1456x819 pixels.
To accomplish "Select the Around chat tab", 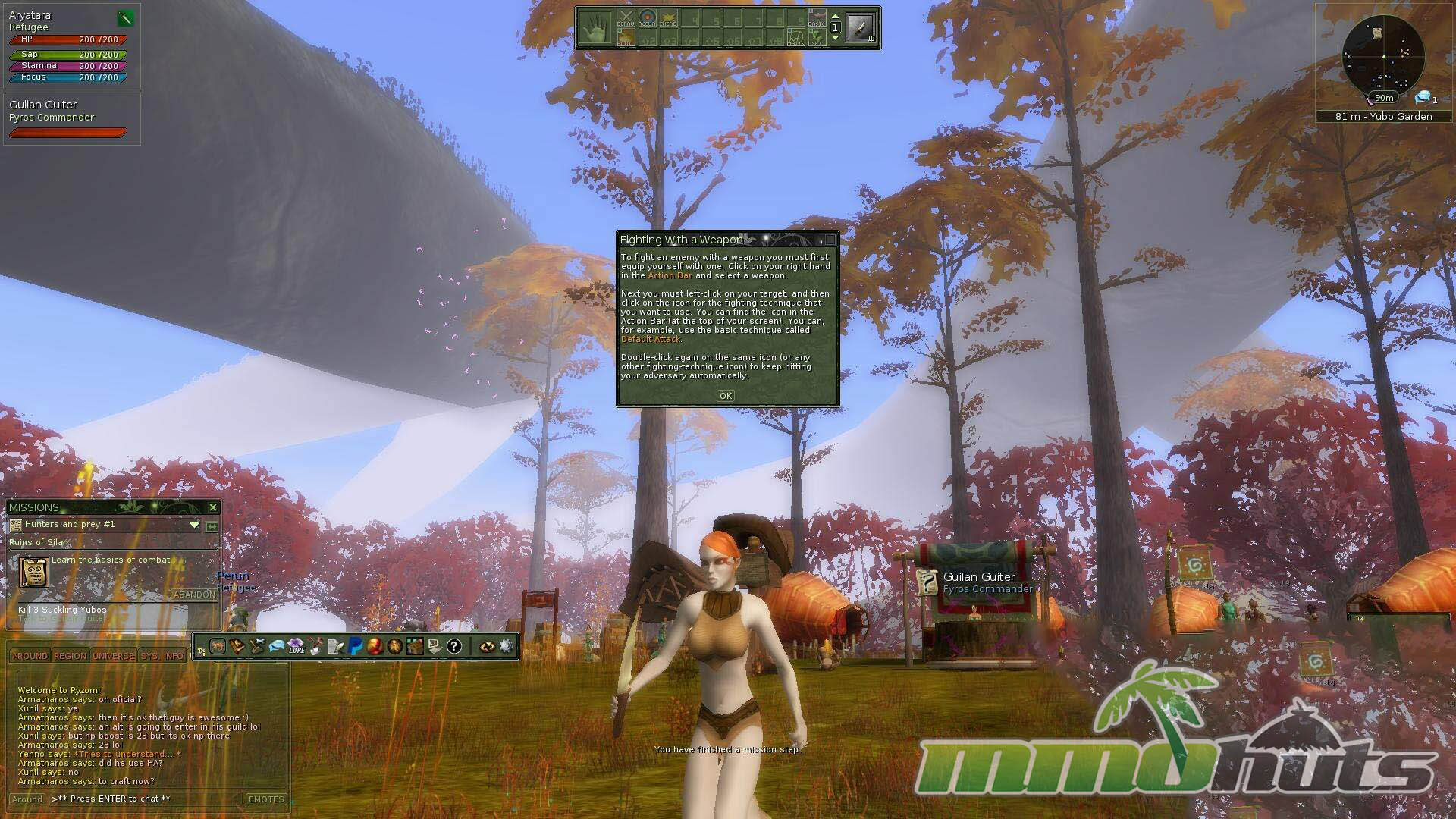I will pos(29,656).
